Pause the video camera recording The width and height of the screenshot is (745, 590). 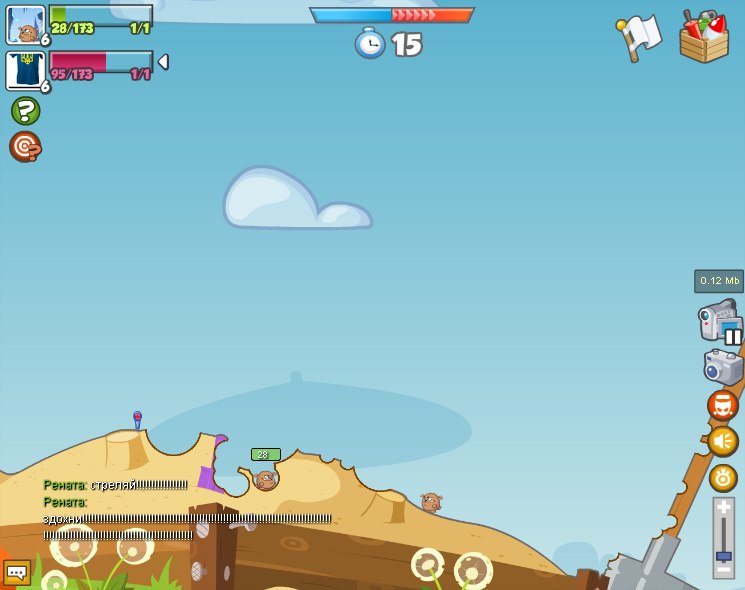[733, 336]
